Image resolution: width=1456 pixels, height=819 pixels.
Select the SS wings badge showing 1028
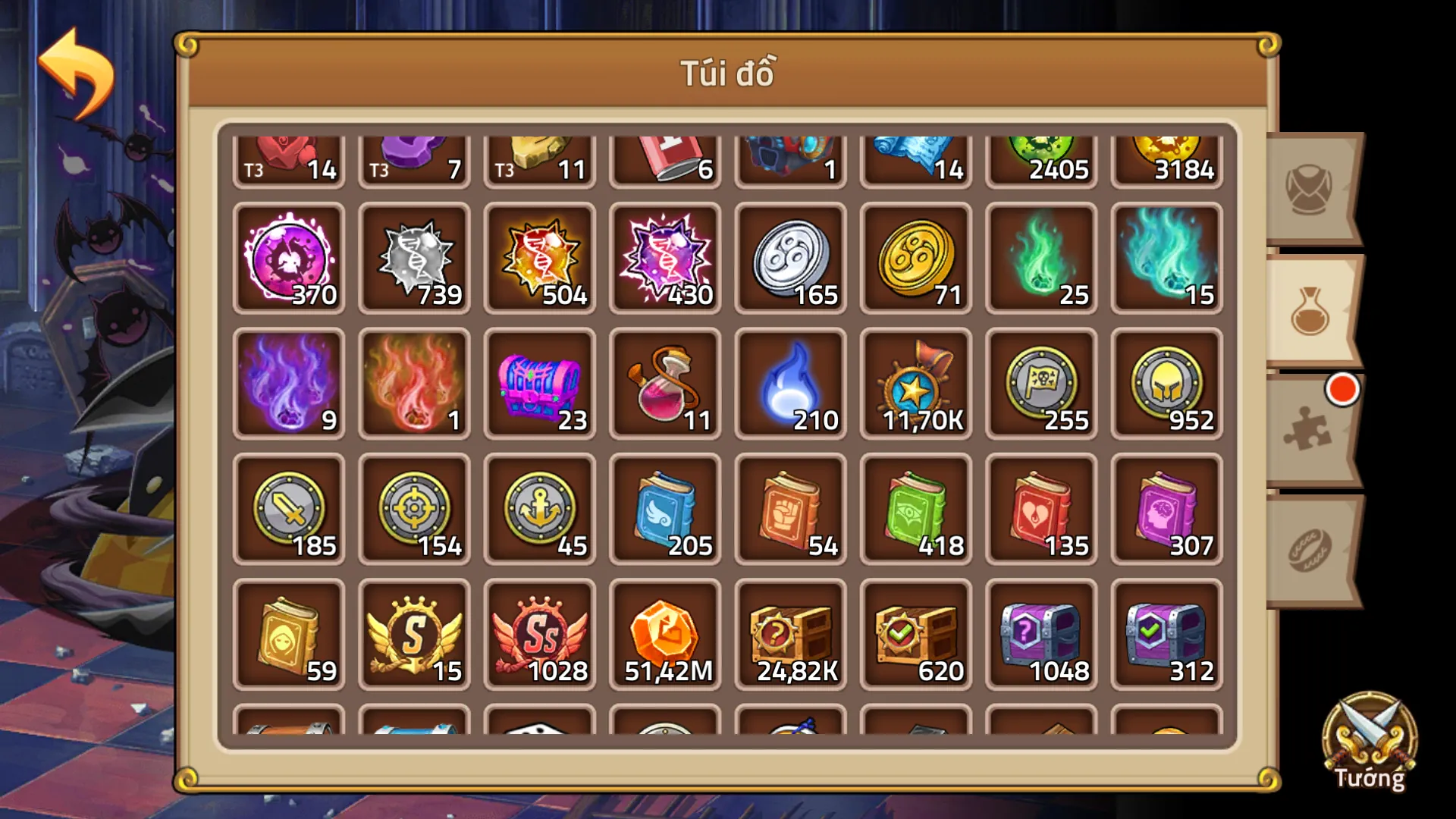[539, 635]
